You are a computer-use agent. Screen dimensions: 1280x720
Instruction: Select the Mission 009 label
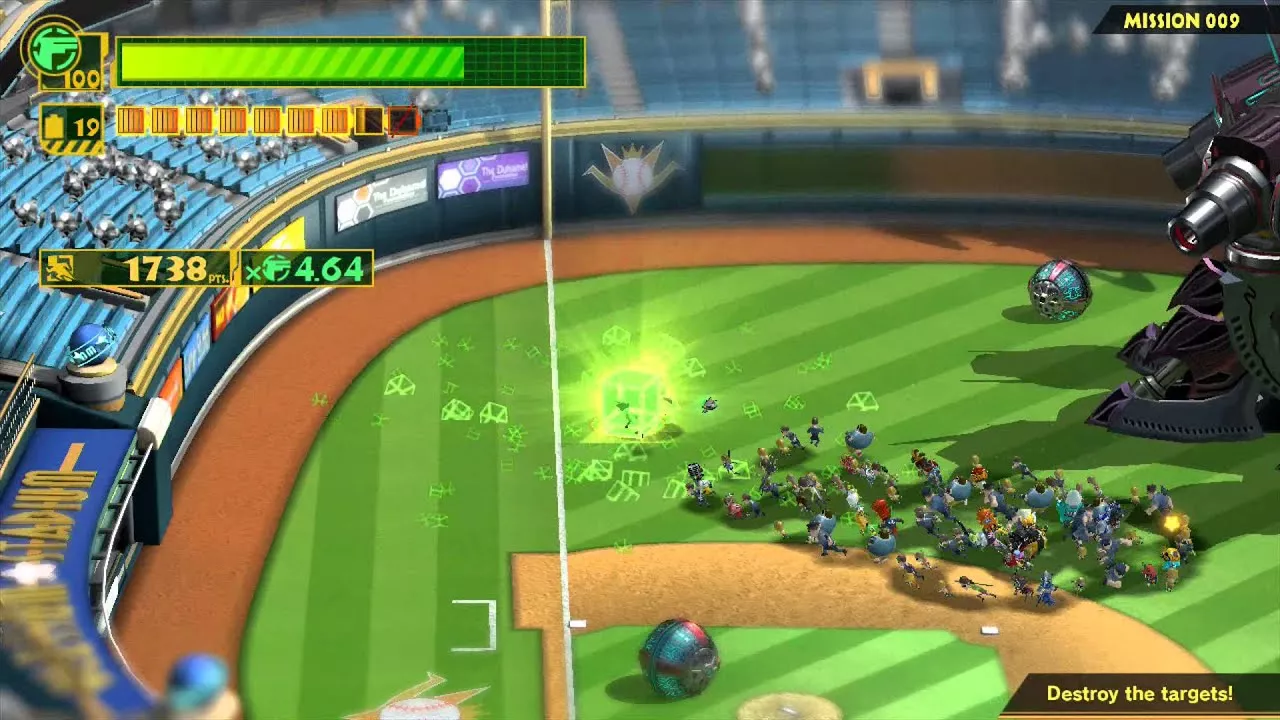[x=1181, y=20]
